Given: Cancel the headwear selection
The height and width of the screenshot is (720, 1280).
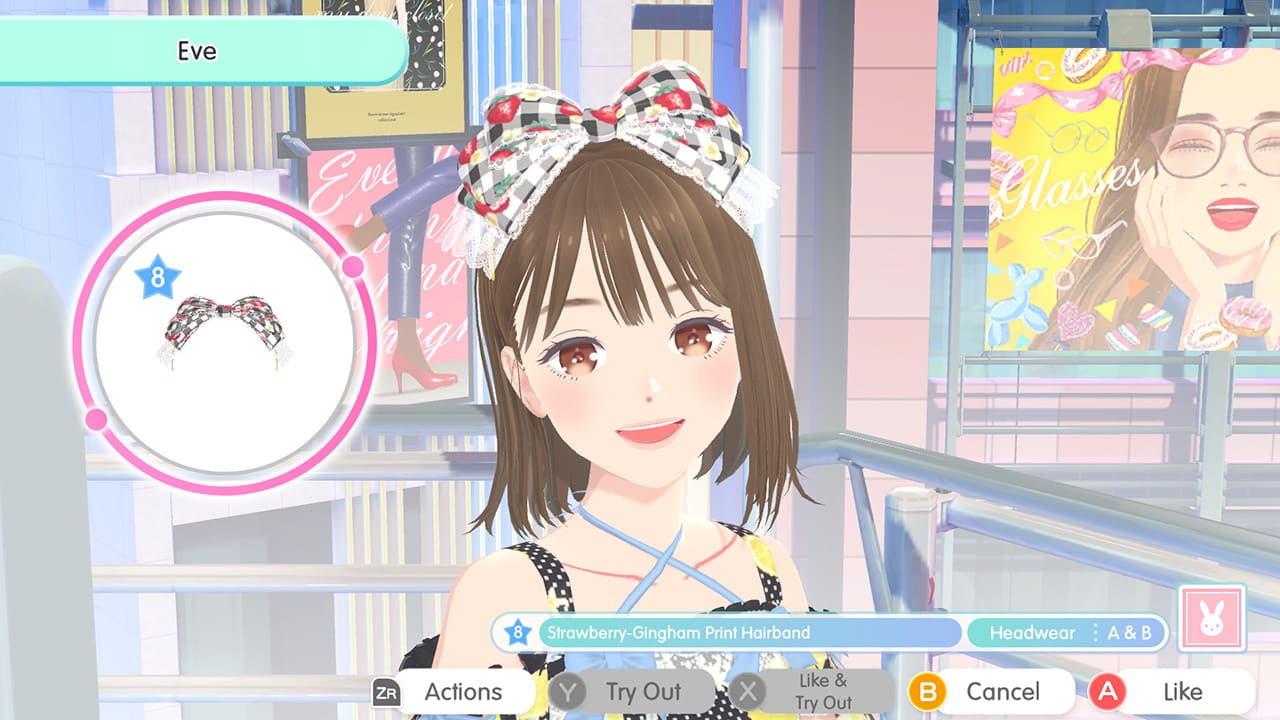Looking at the screenshot, I should (x=1004, y=691).
